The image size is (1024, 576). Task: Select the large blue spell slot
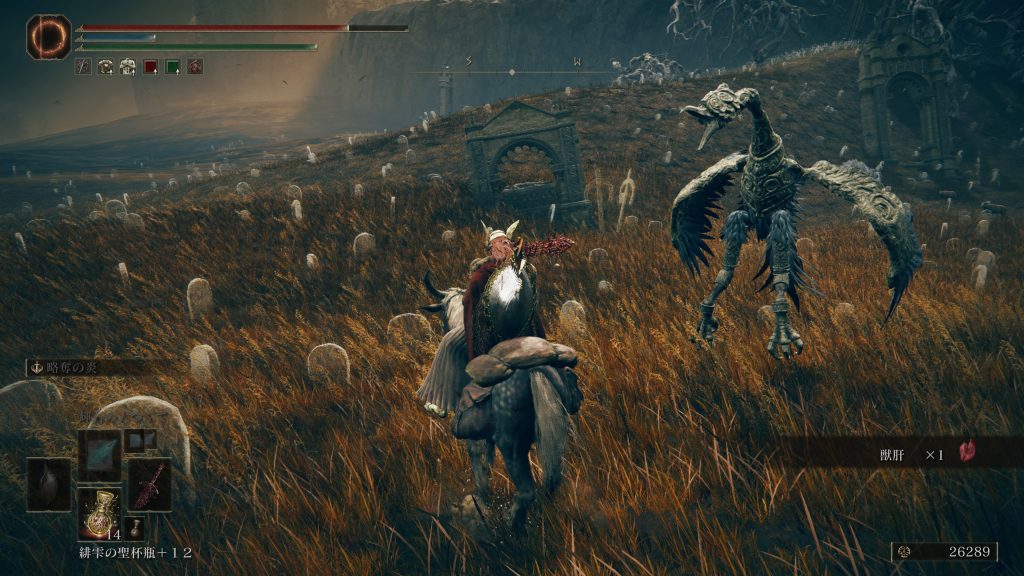(x=99, y=455)
